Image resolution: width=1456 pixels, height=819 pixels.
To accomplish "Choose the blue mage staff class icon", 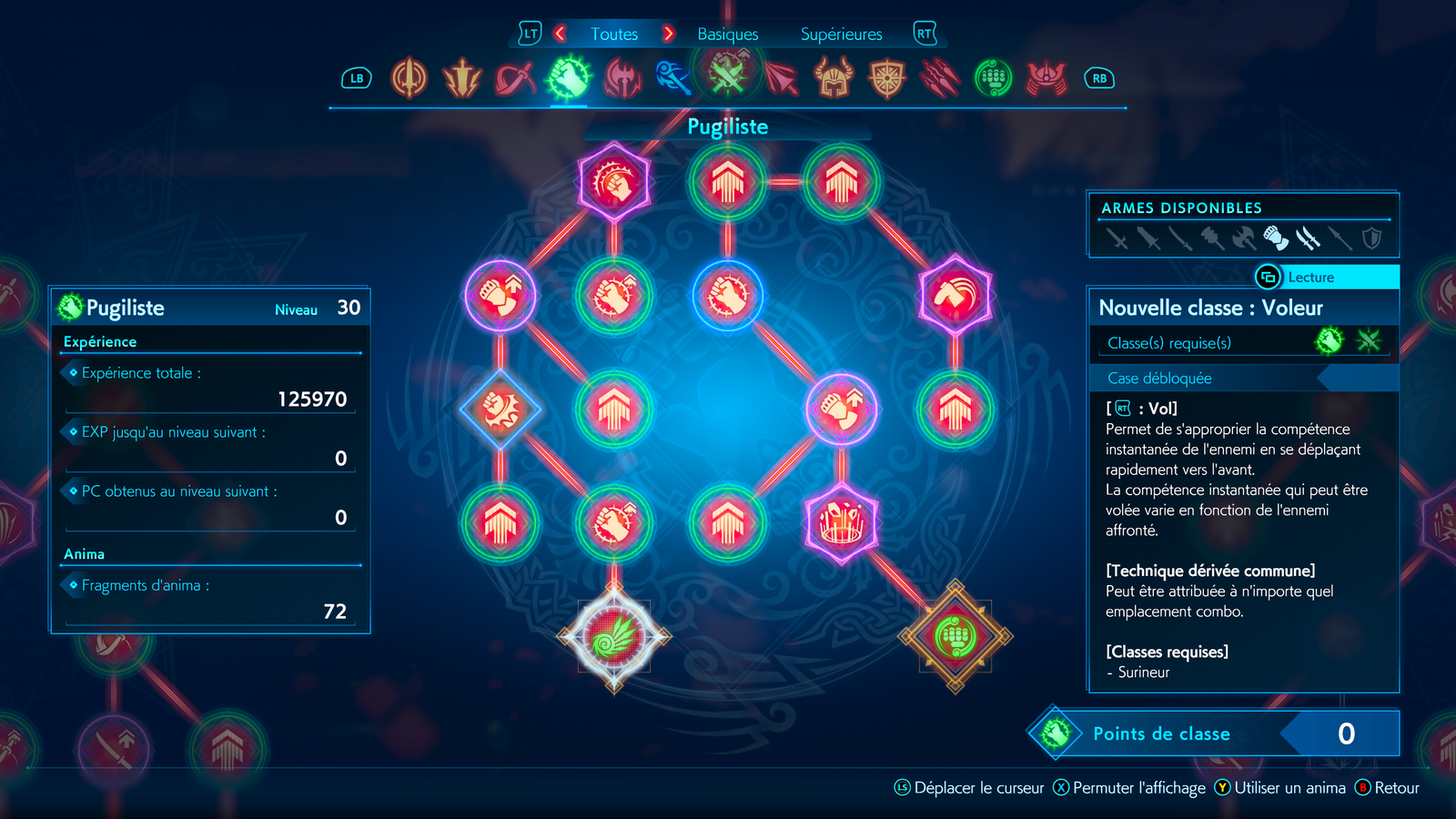I will [674, 78].
